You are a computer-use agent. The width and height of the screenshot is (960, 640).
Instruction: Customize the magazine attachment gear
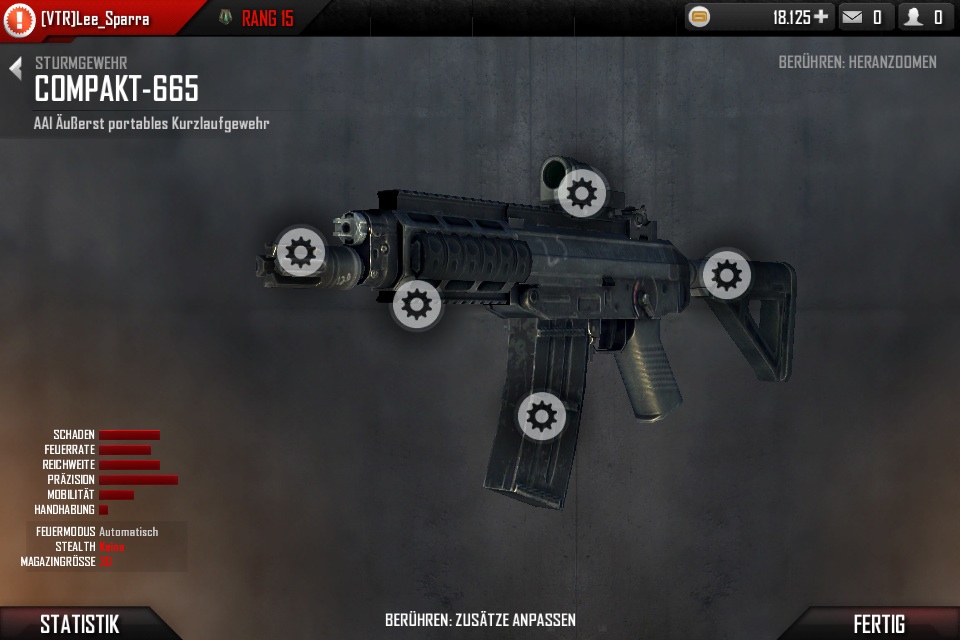pyautogui.click(x=541, y=415)
